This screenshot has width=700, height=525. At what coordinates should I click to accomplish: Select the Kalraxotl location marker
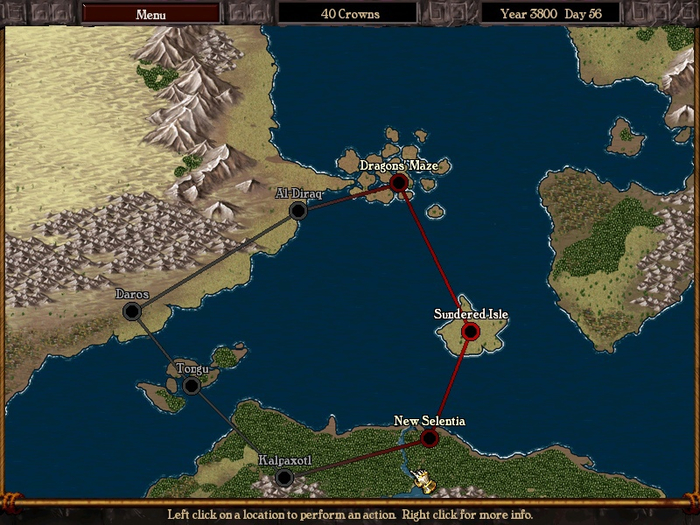pyautogui.click(x=284, y=478)
